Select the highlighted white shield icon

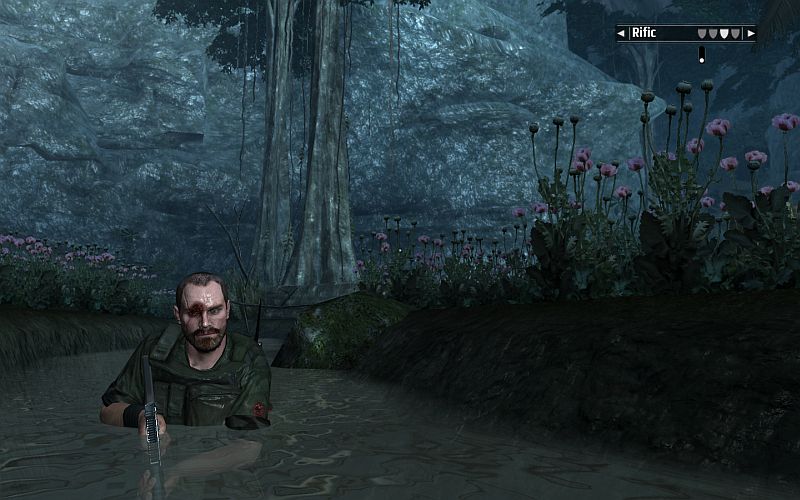coord(724,33)
